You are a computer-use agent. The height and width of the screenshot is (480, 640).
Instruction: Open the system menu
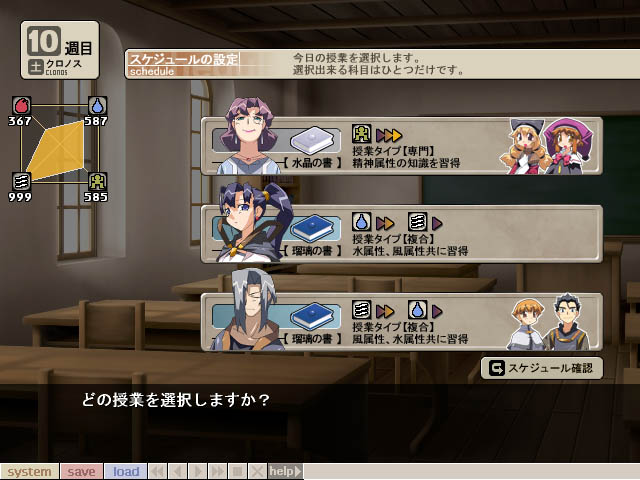tap(29, 471)
